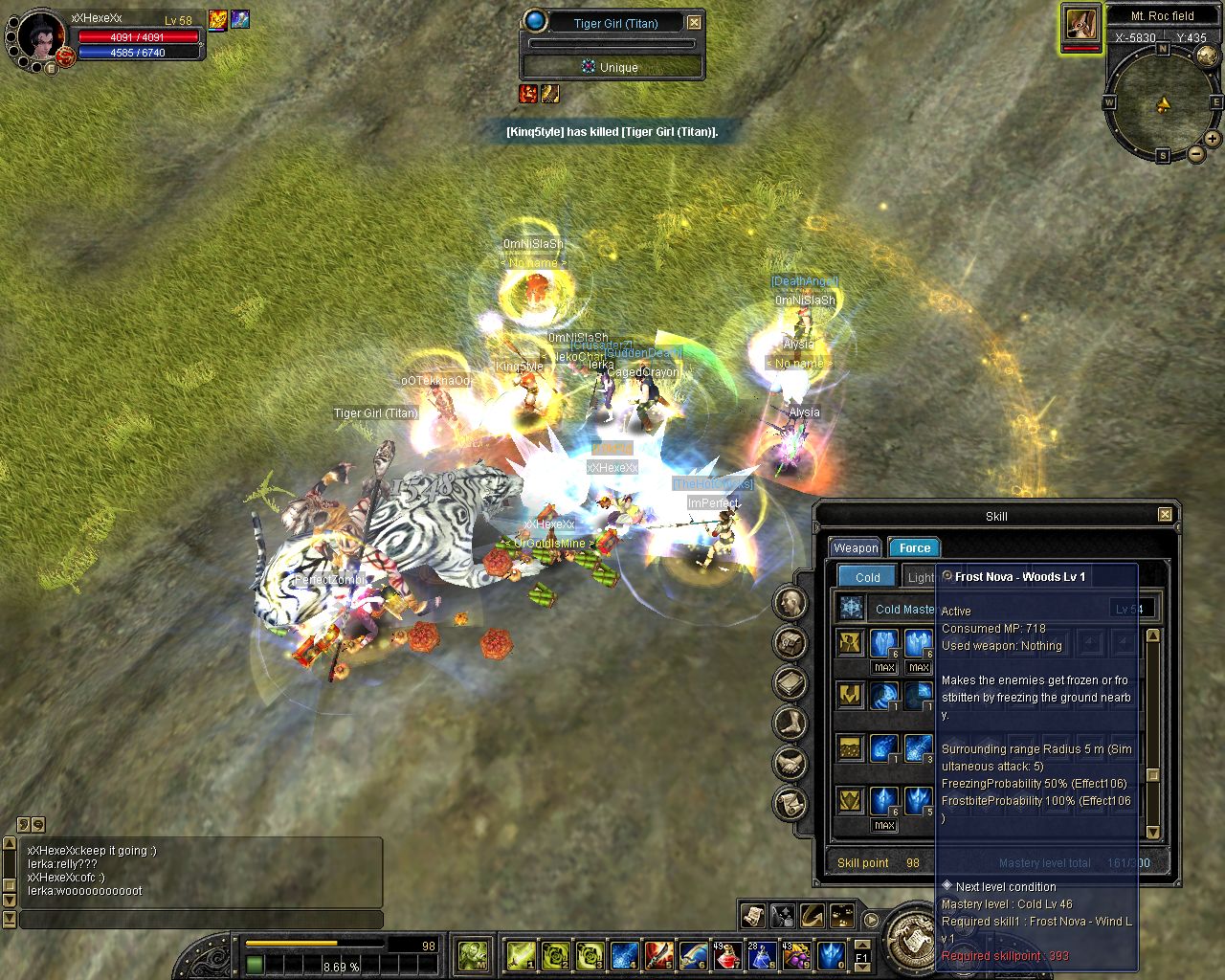The width and height of the screenshot is (1225, 980).
Task: Switch to the Weapon skill tab
Action: [x=855, y=548]
